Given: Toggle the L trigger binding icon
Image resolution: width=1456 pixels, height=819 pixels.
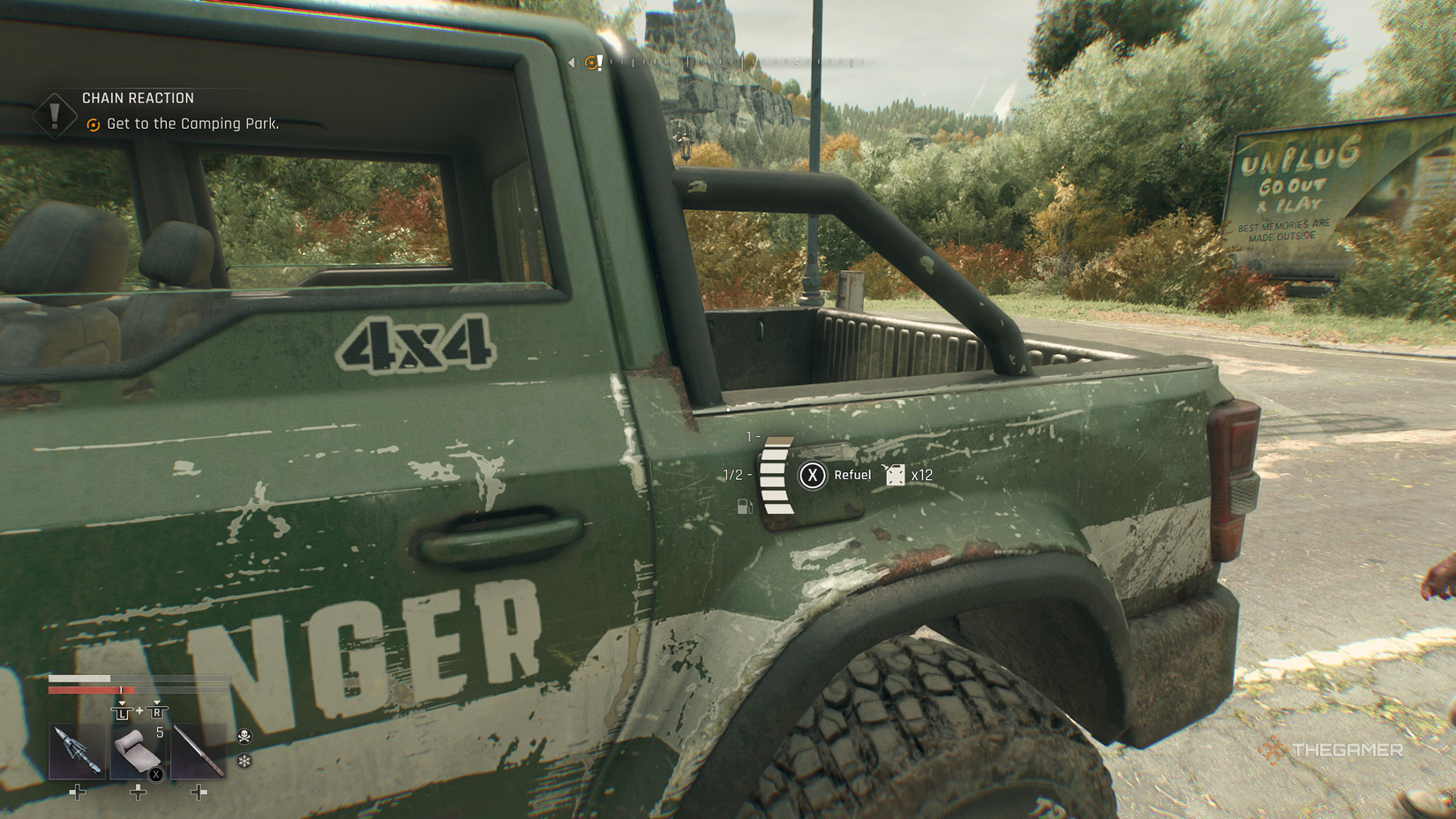Looking at the screenshot, I should [123, 712].
